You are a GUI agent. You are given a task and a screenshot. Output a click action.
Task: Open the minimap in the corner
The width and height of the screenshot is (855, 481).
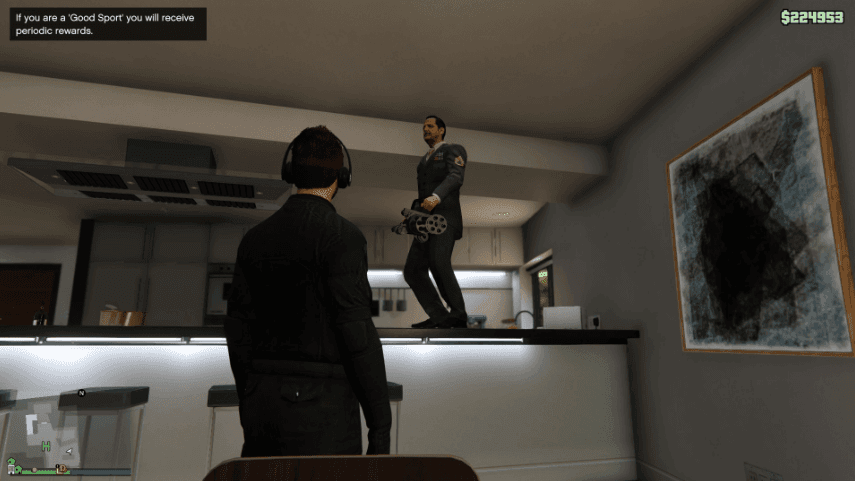[x=66, y=428]
